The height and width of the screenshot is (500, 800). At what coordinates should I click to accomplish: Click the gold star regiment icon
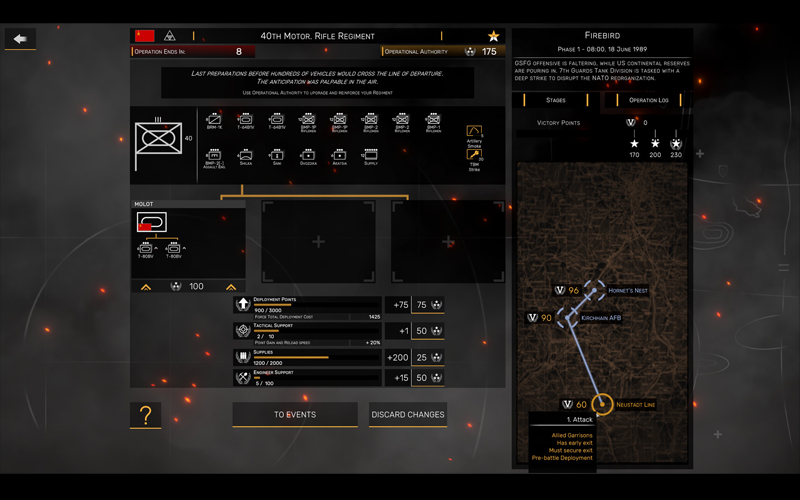coord(493,36)
